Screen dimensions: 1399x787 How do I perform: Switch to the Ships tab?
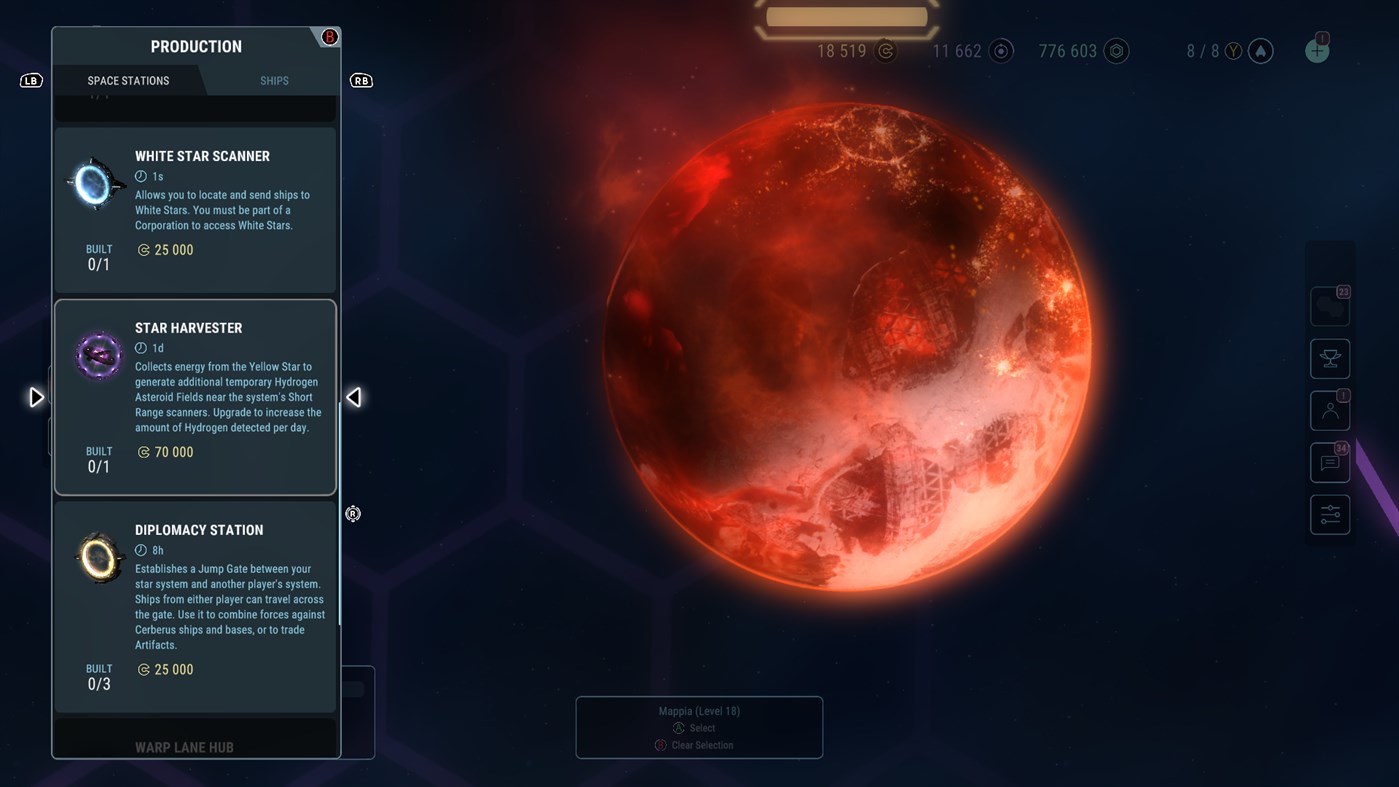point(273,80)
